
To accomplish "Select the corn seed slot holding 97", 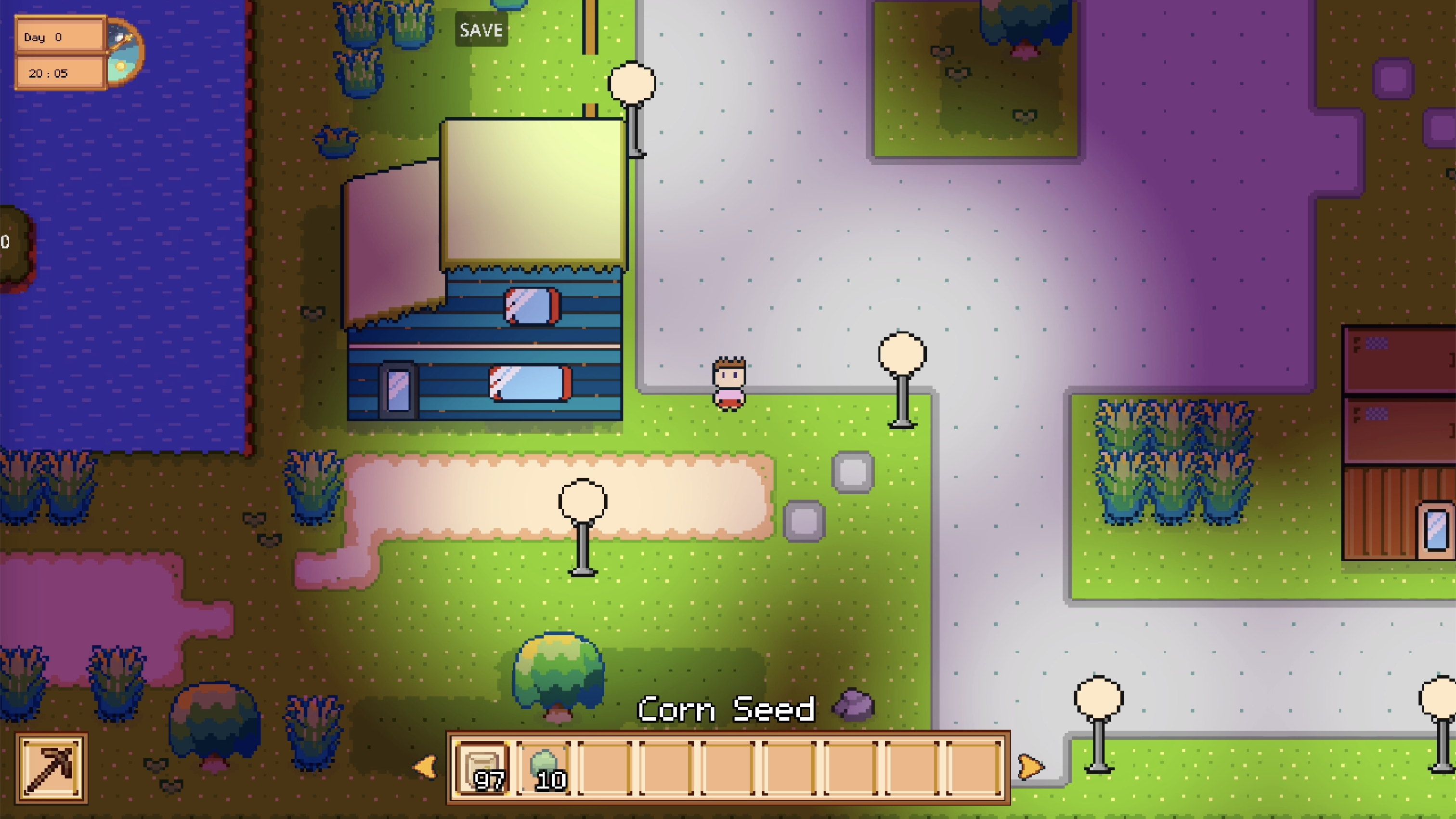I will tap(482, 768).
